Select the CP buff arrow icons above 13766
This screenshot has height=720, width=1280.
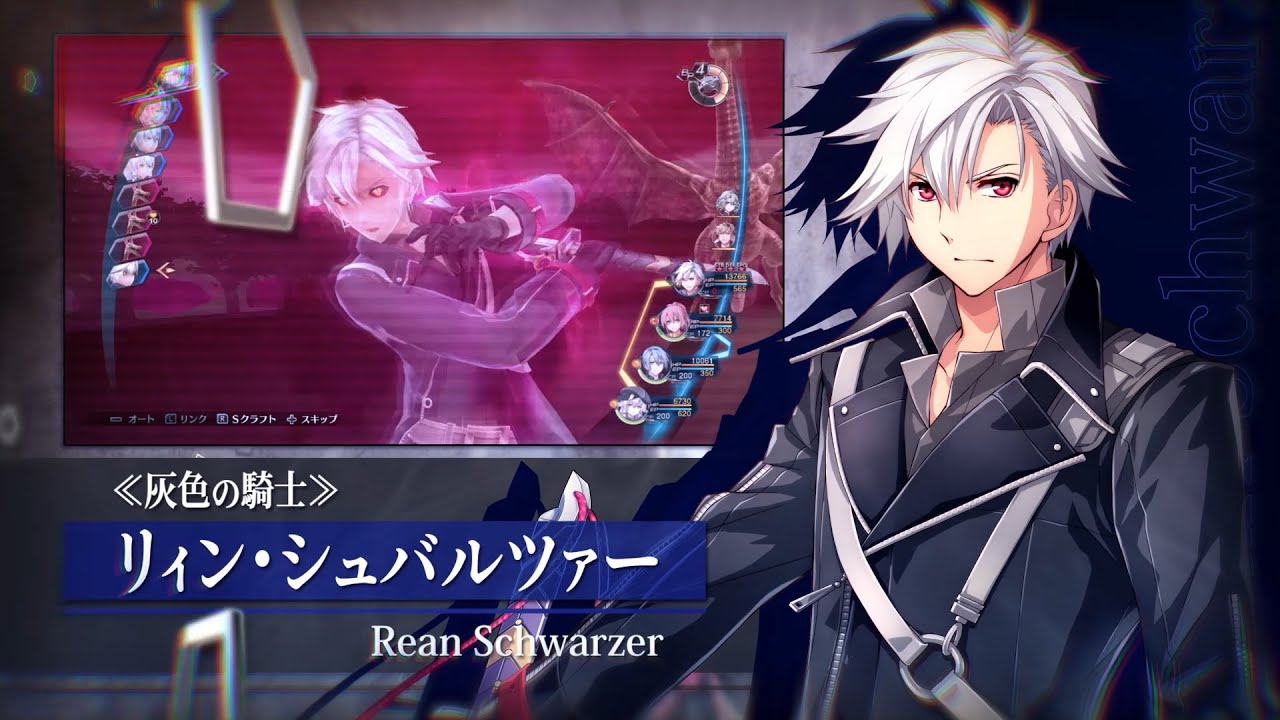point(730,266)
